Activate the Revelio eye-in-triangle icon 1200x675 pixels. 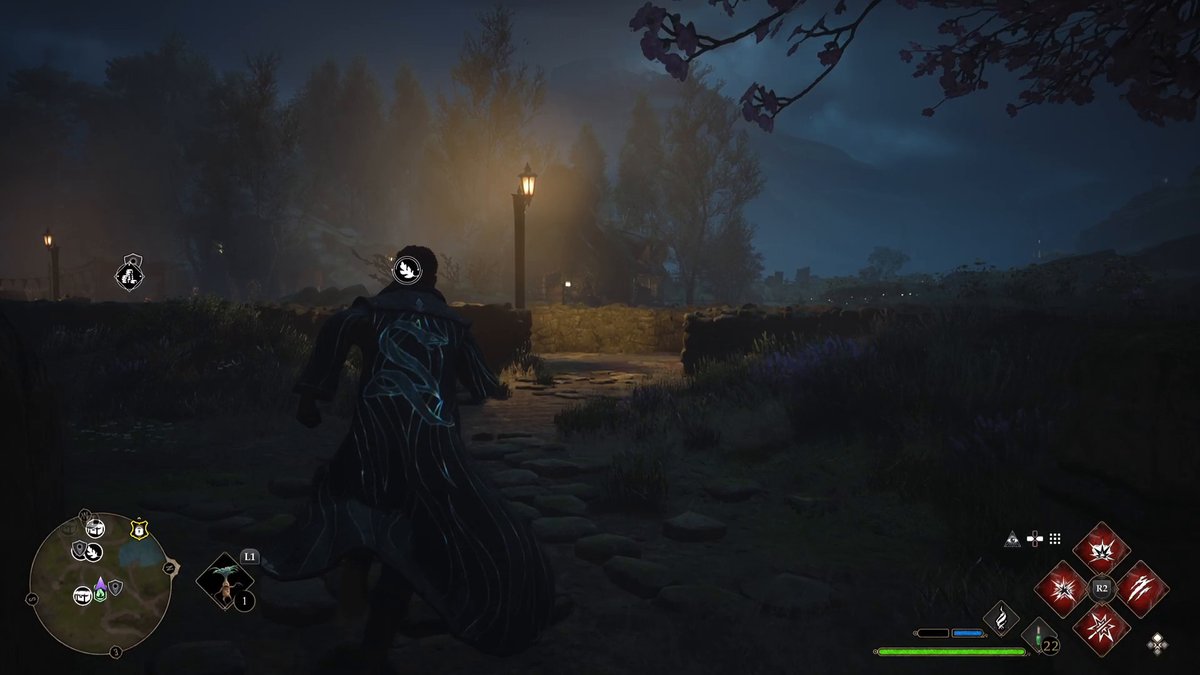(1012, 539)
